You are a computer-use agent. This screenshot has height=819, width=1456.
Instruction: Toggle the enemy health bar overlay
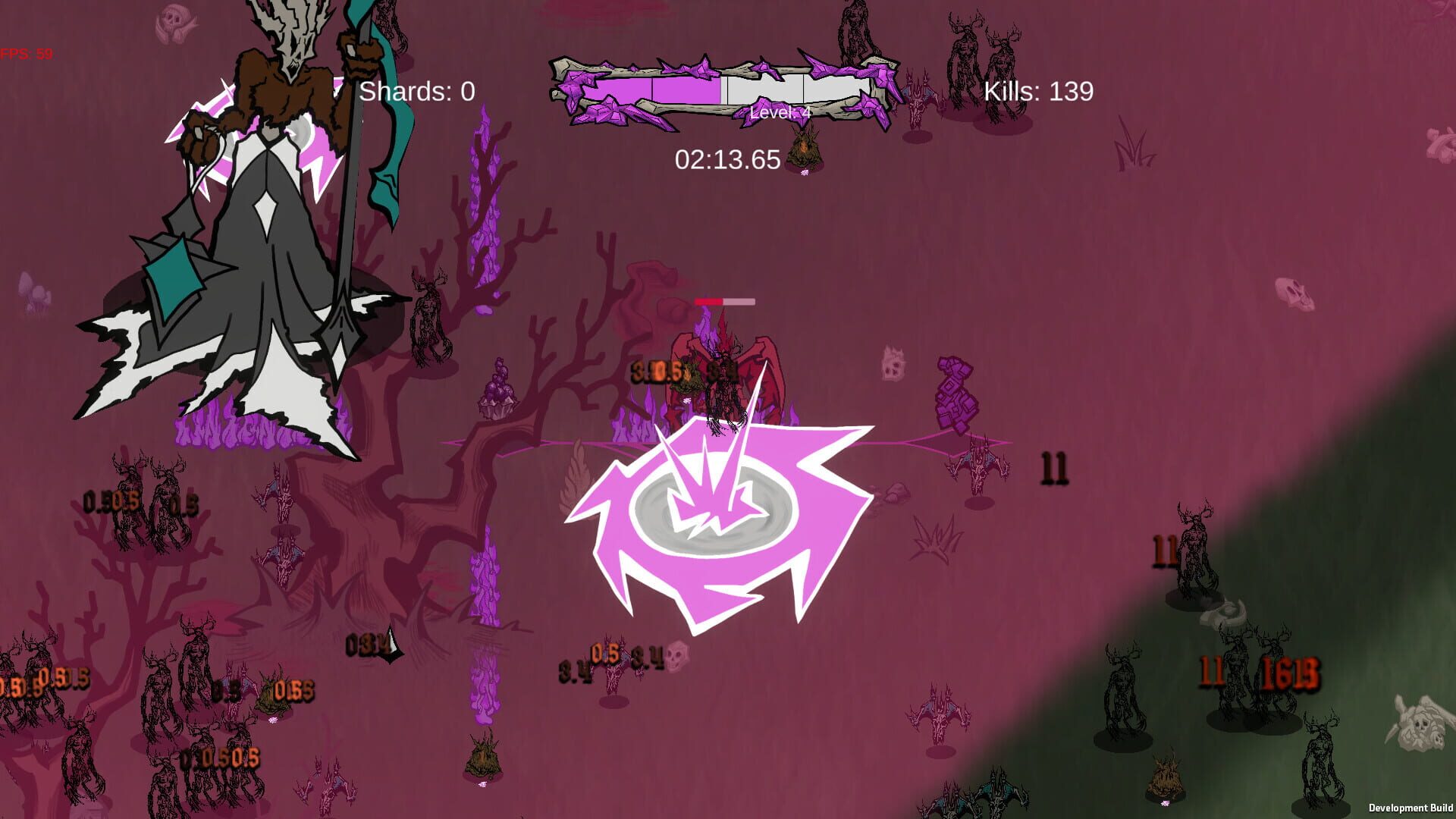coord(724,301)
